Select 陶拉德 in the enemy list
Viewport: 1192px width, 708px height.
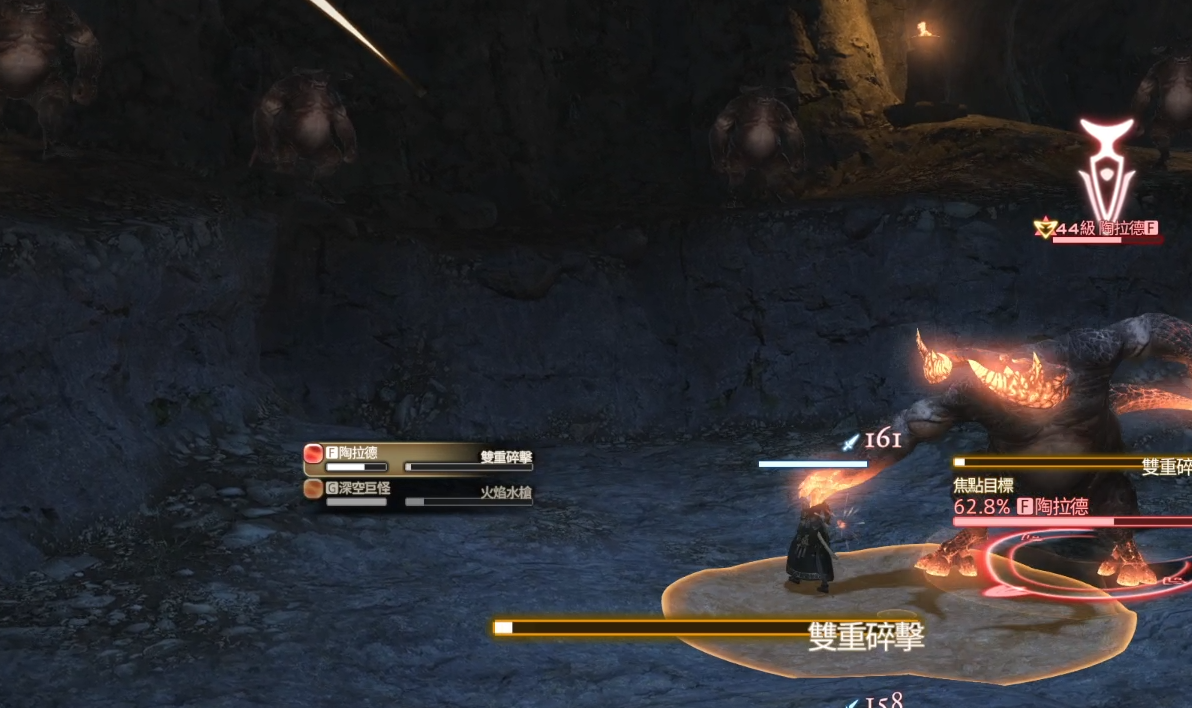[x=417, y=456]
